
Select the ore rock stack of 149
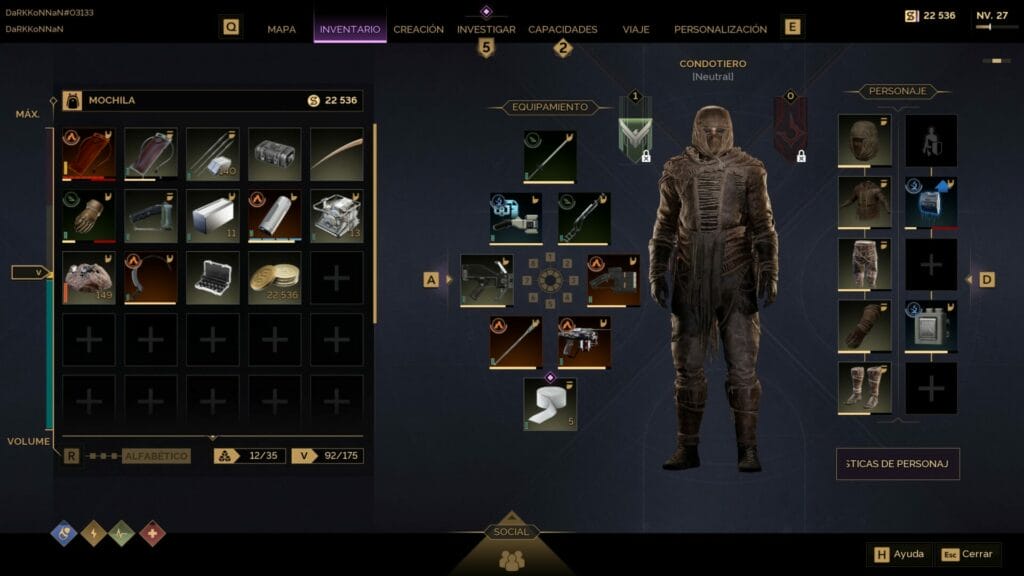(x=88, y=277)
